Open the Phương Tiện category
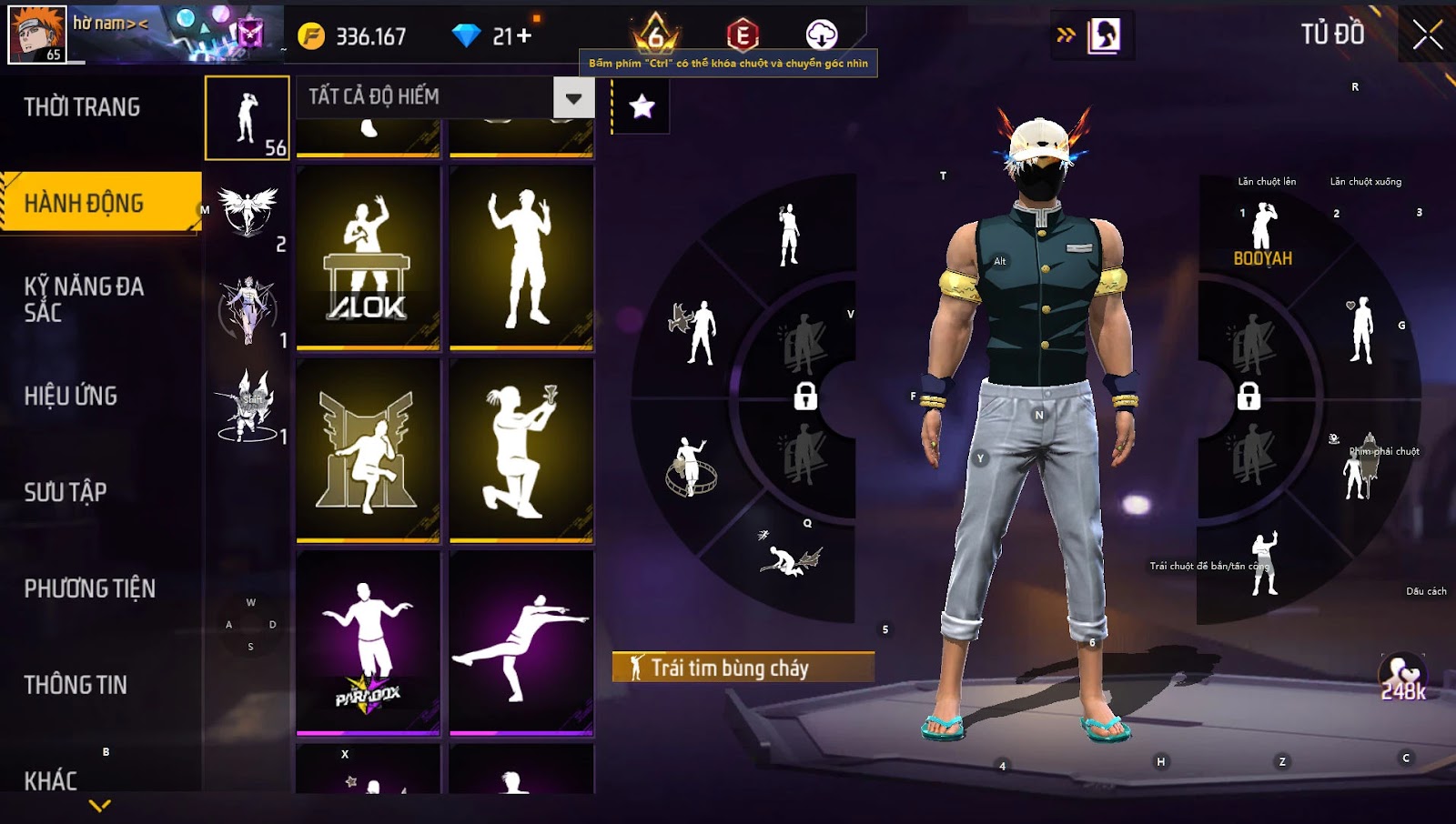Viewport: 1456px width, 824px height. pyautogui.click(x=89, y=588)
